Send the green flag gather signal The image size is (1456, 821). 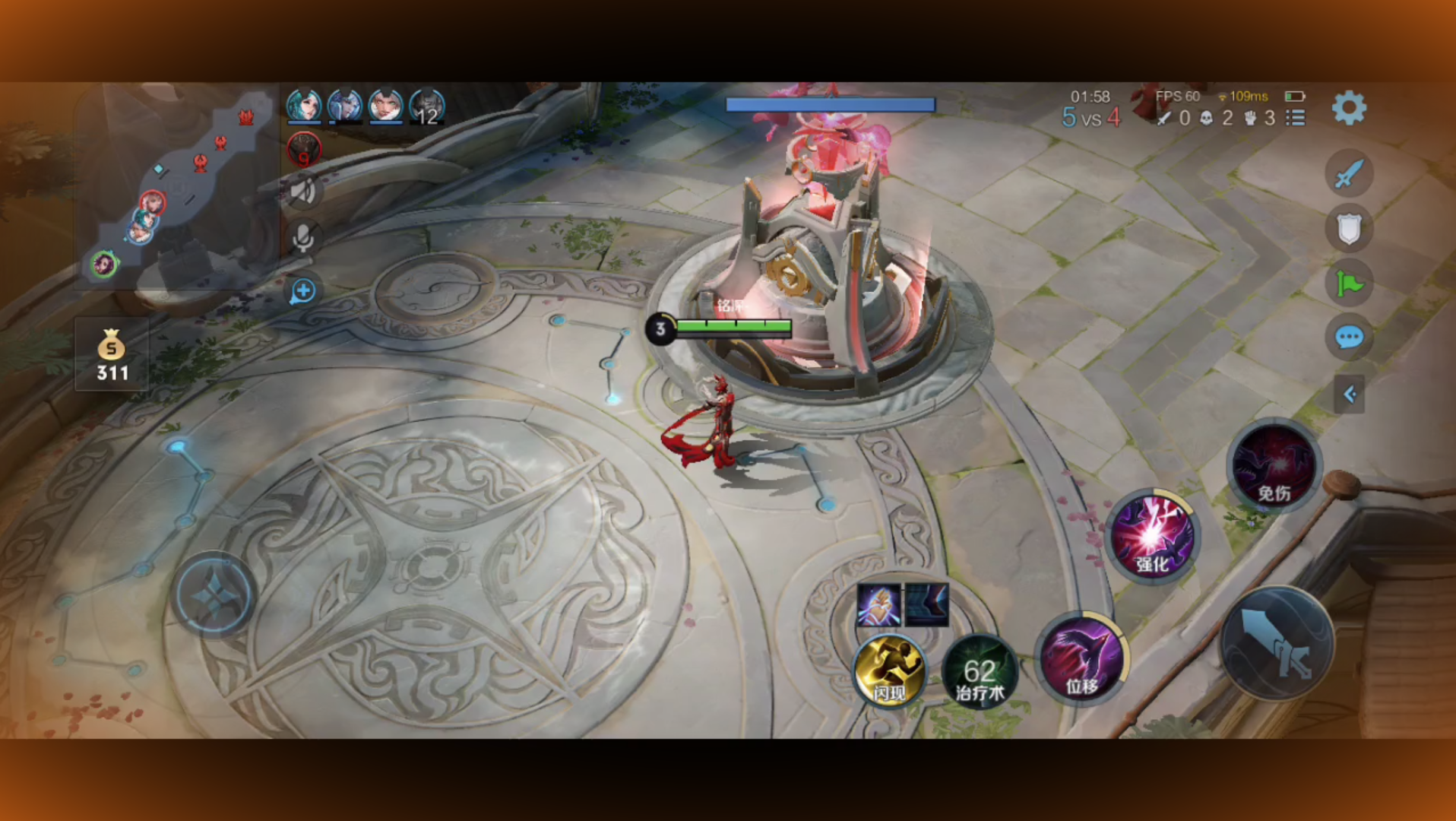coord(1349,284)
